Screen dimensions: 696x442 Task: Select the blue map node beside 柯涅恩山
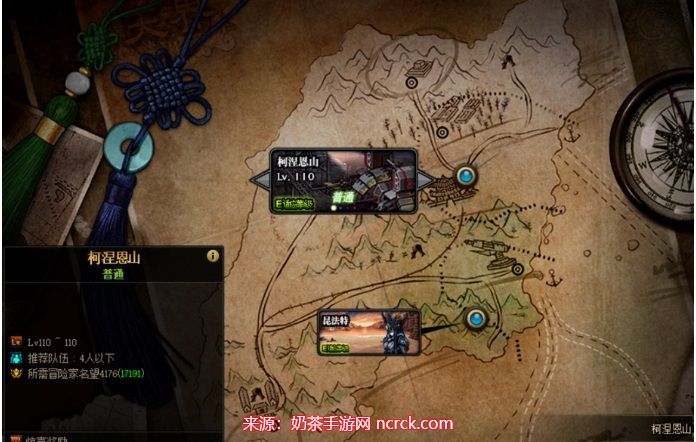tap(465, 177)
